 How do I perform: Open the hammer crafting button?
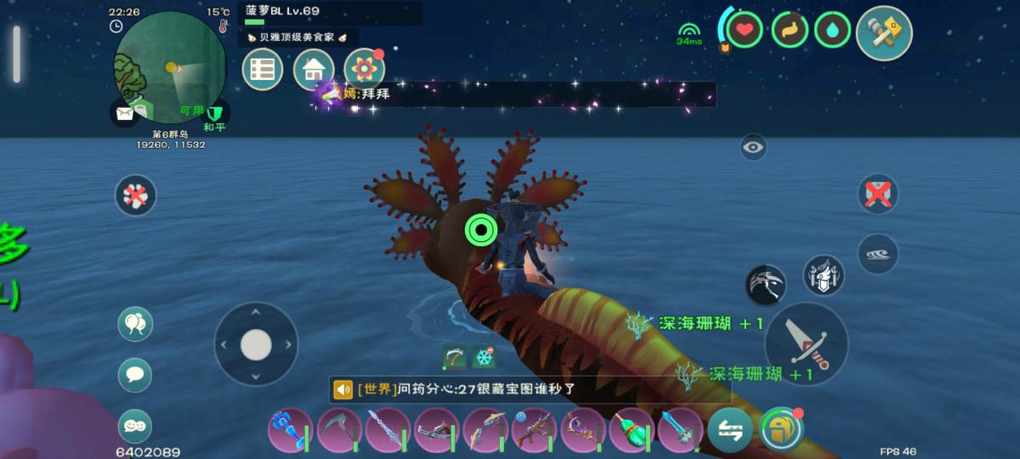click(x=883, y=33)
